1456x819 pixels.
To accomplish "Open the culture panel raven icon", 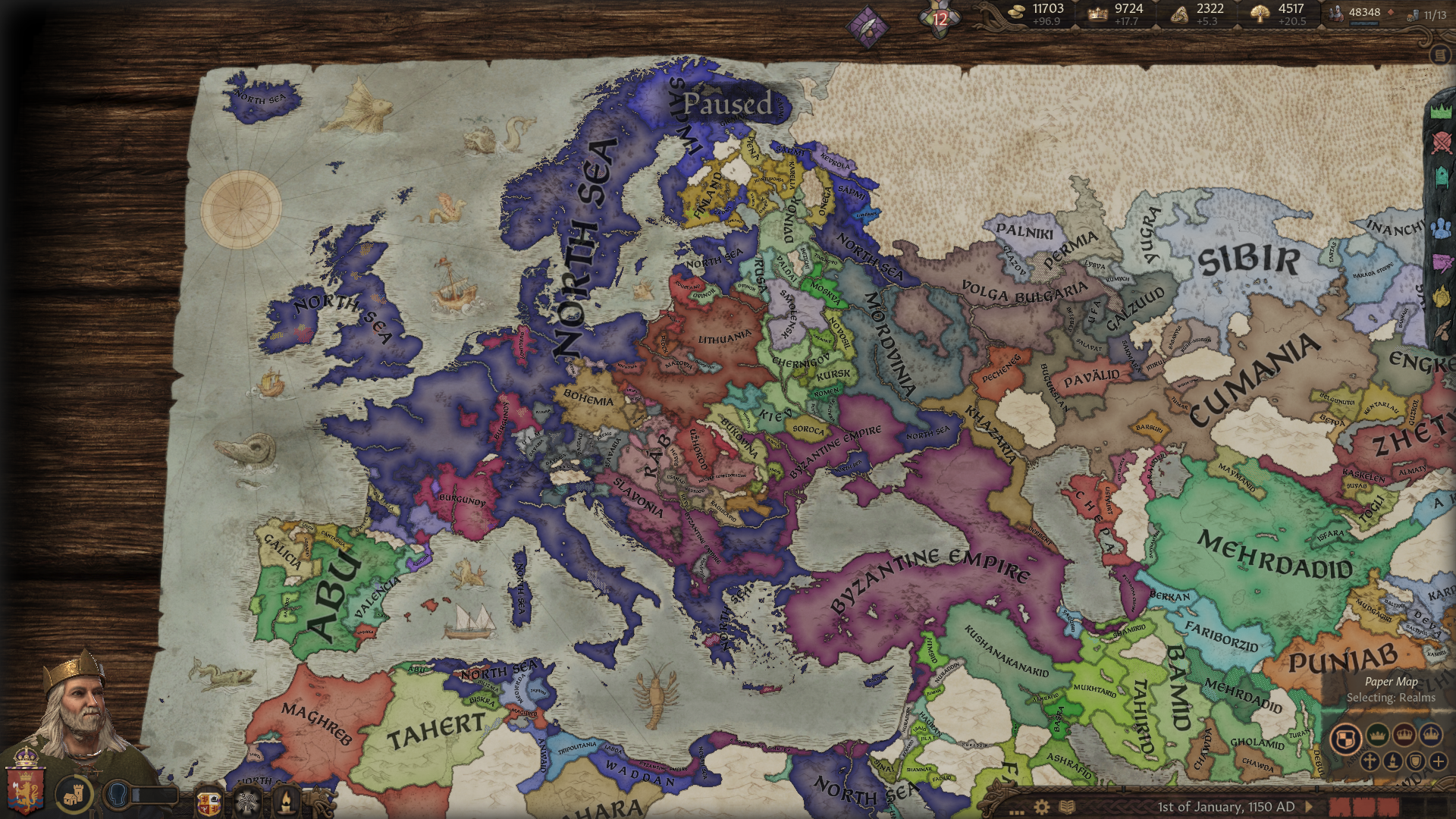I will [247, 799].
